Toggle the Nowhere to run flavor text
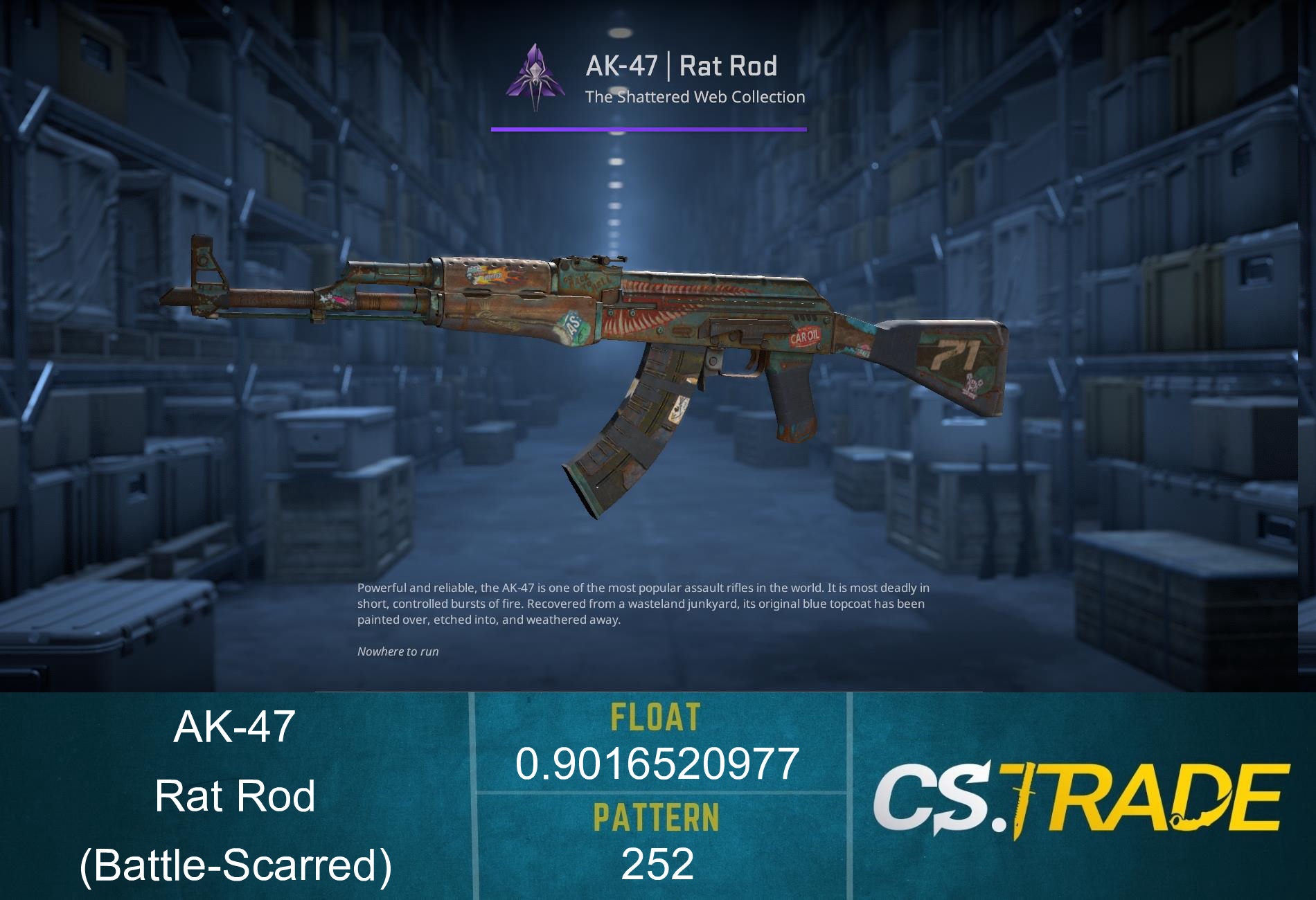 398,651
